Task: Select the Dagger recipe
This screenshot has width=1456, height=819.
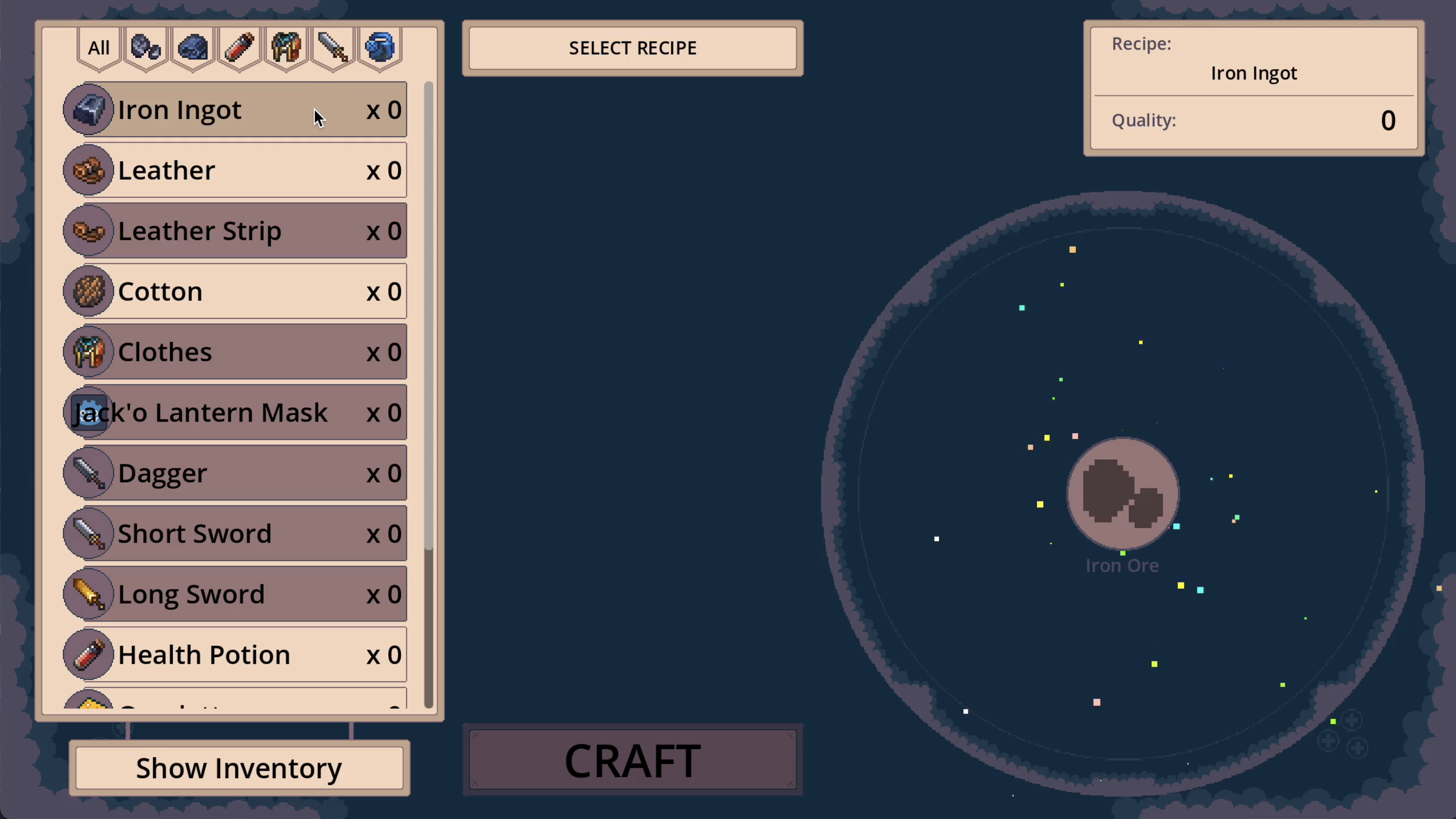Action: point(235,473)
